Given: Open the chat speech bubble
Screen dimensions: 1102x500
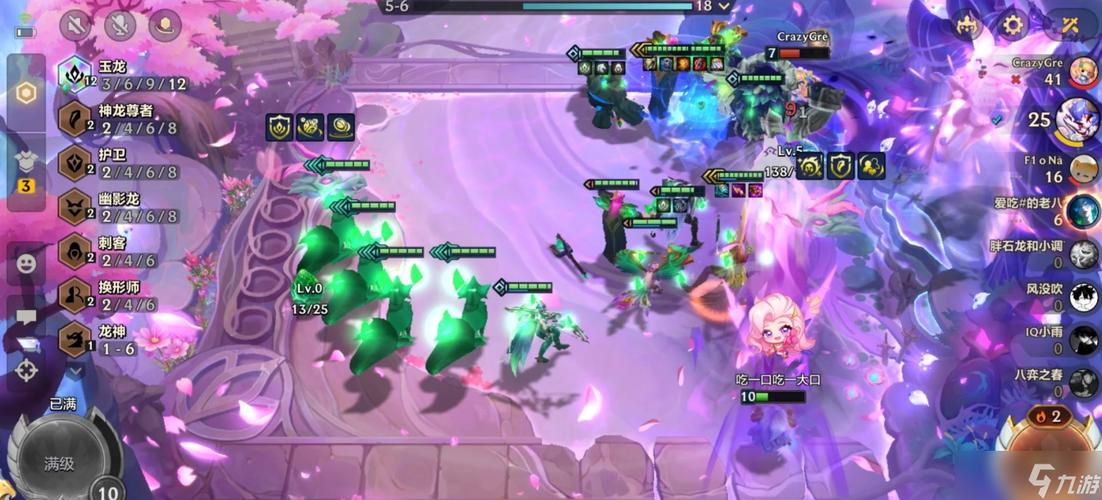Looking at the screenshot, I should pyautogui.click(x=26, y=318).
